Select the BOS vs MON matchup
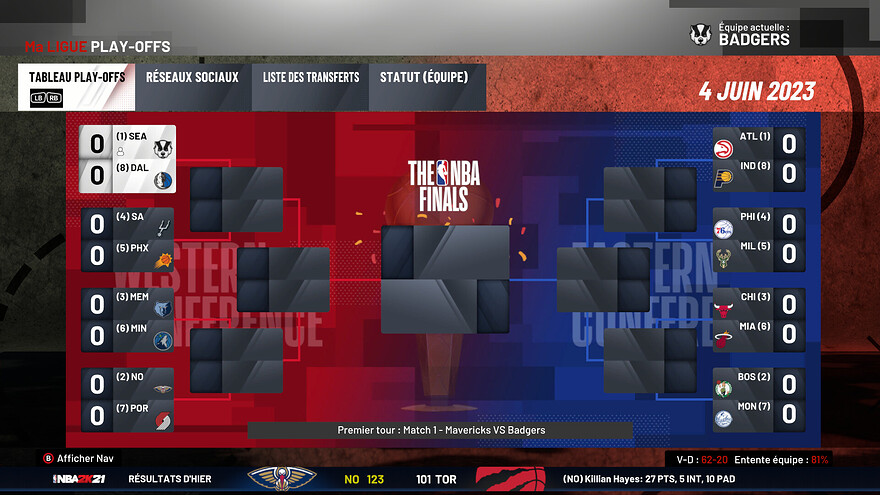This screenshot has width=880, height=495. tap(758, 399)
